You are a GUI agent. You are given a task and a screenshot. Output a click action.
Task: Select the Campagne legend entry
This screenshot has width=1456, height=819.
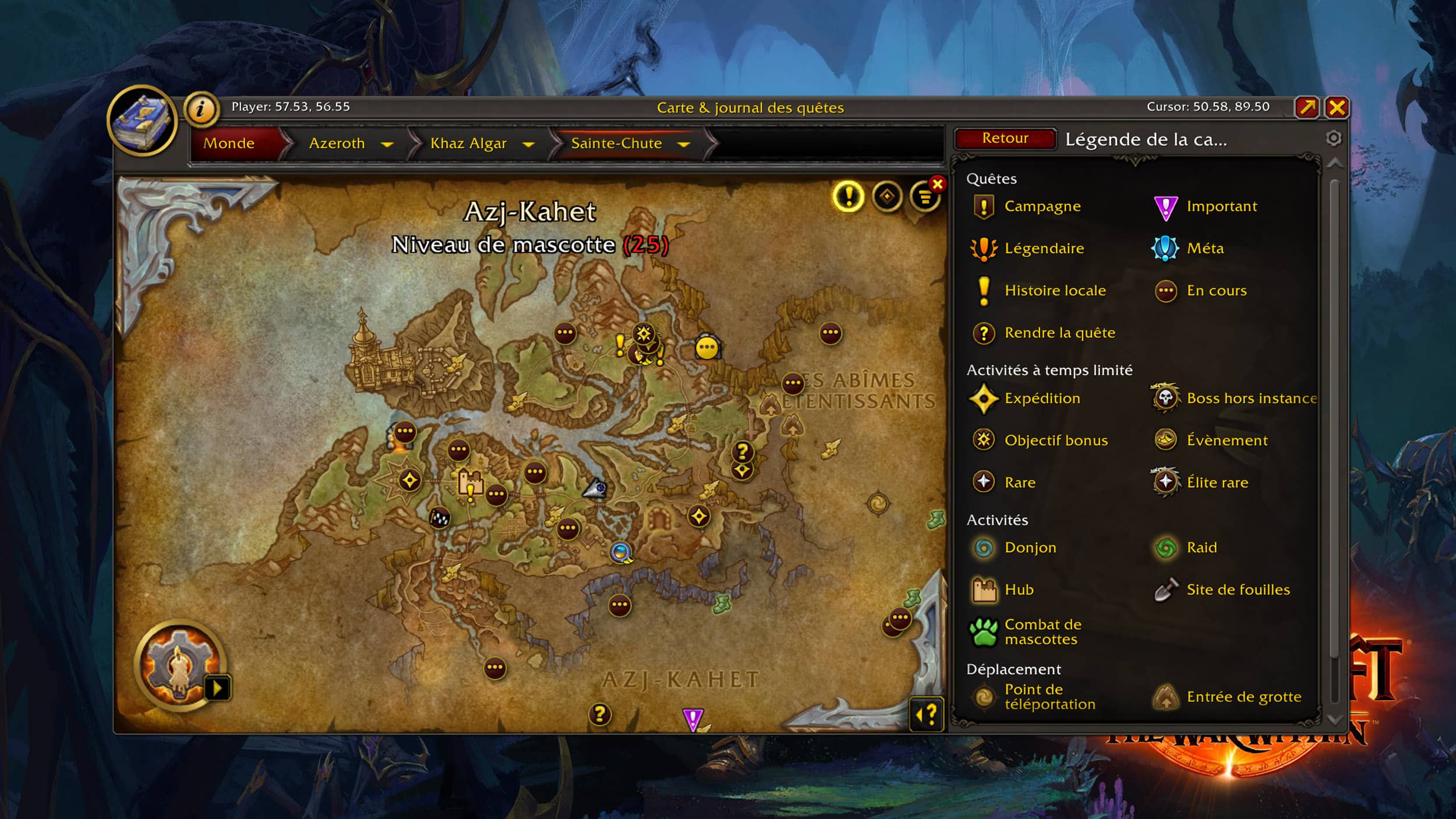point(1042,206)
